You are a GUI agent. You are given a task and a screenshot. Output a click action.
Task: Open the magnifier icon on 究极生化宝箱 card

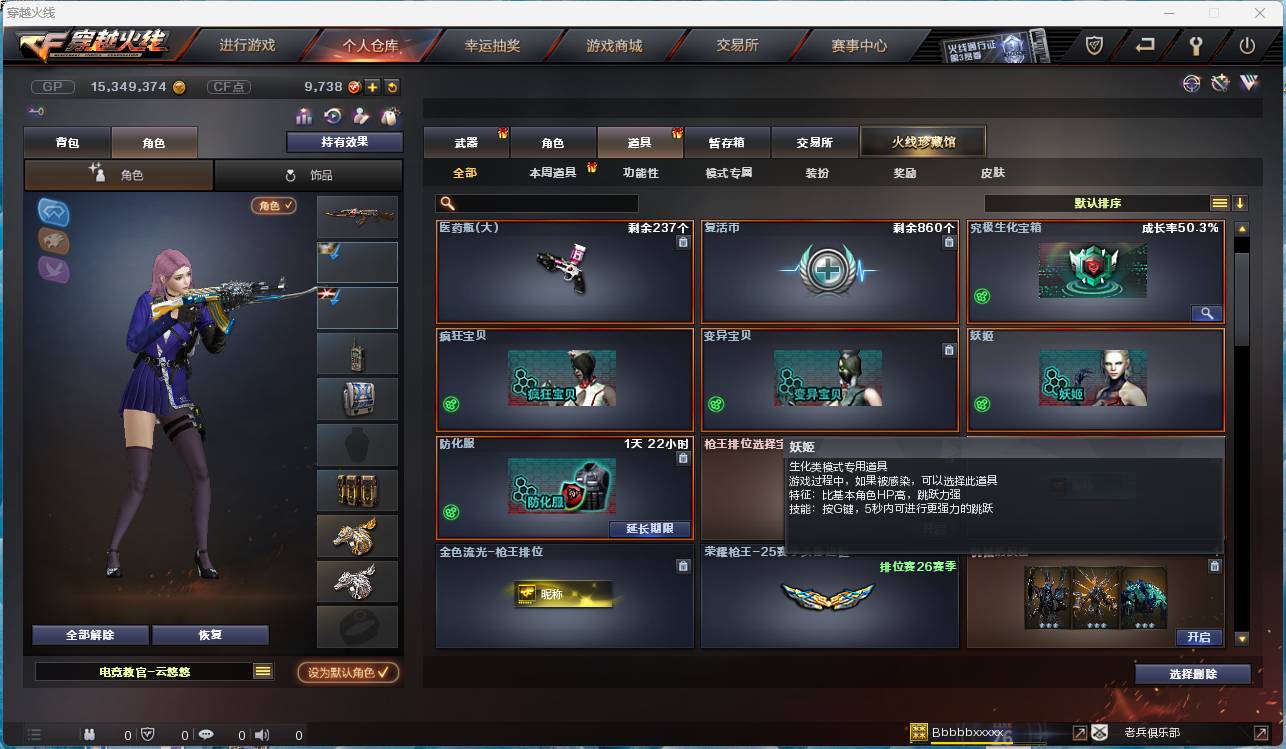pyautogui.click(x=1206, y=313)
